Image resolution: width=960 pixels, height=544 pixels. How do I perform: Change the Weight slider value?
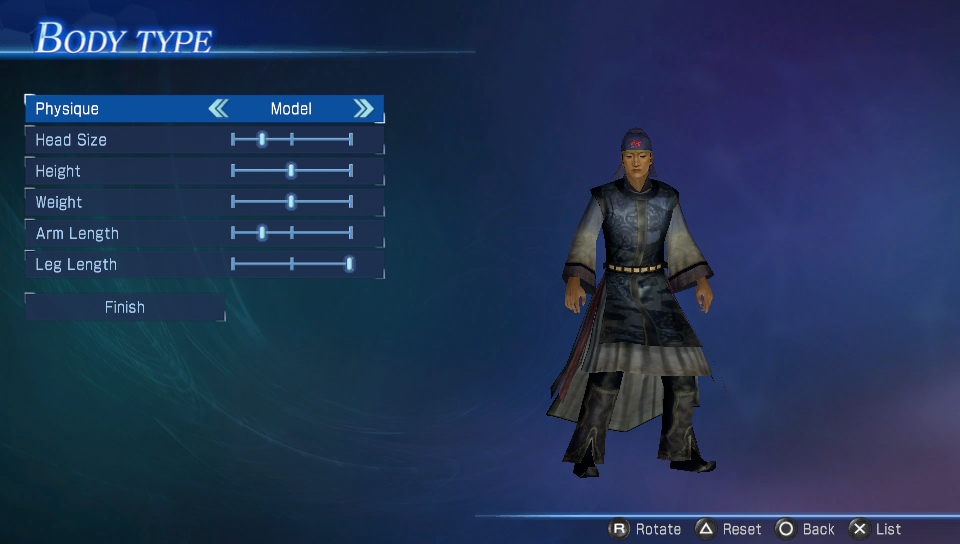coord(291,202)
